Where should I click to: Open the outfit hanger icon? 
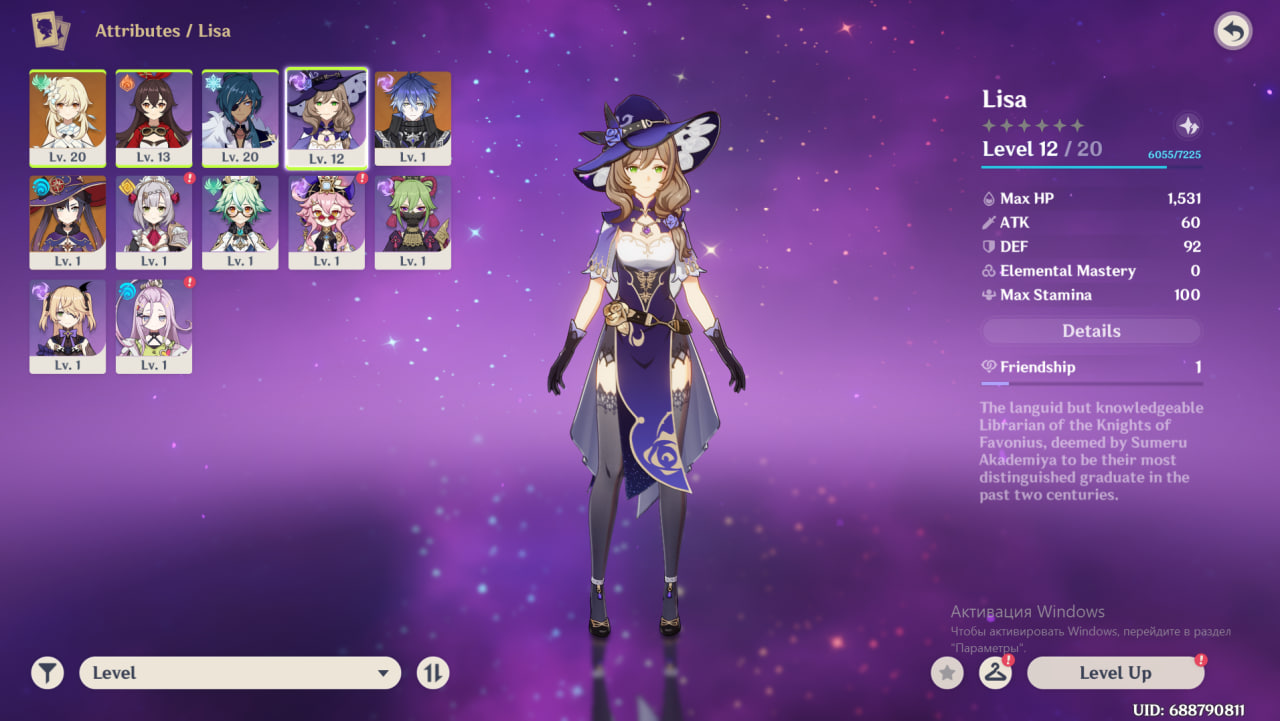994,673
